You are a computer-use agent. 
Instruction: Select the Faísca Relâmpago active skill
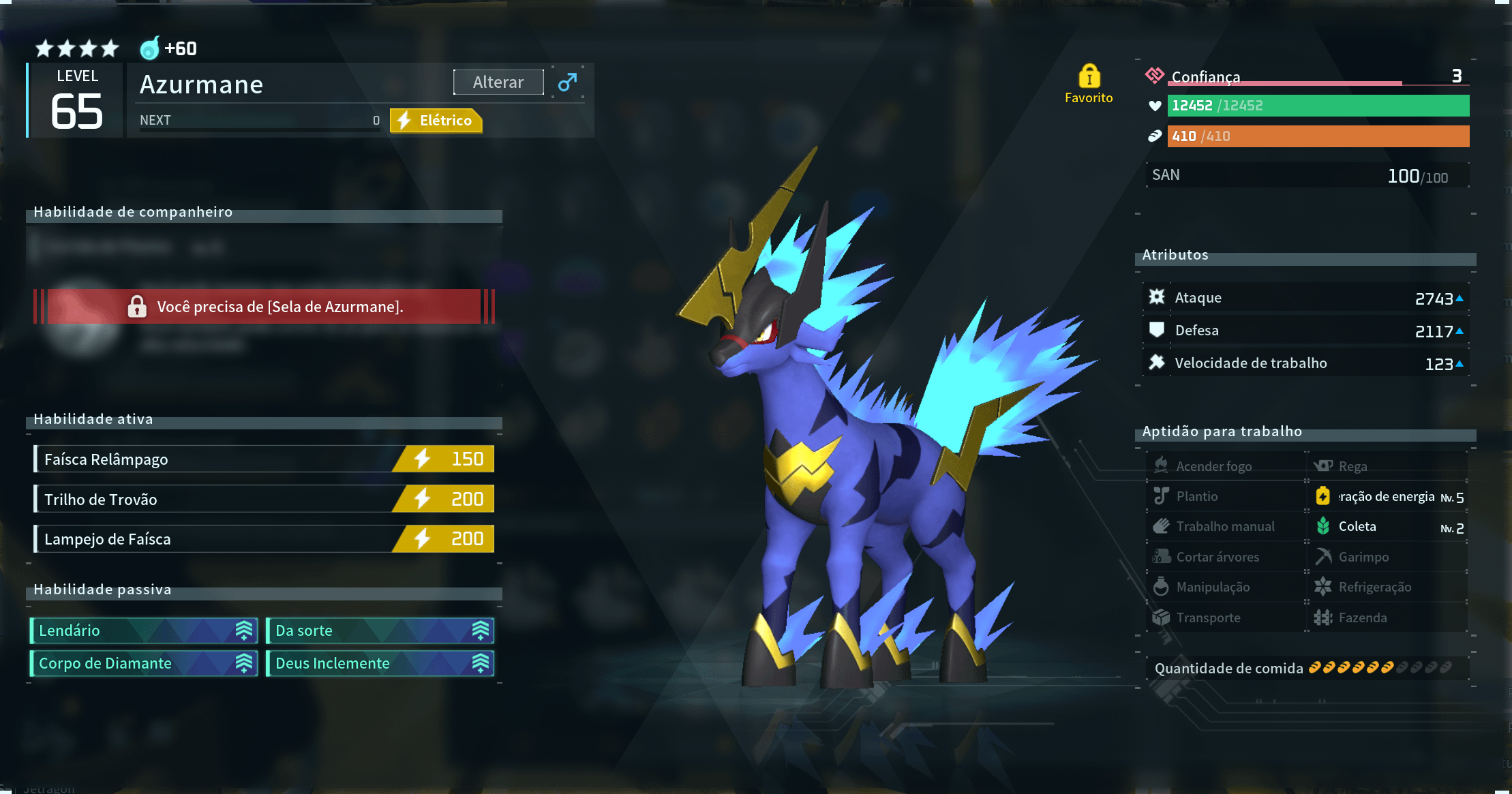[x=264, y=459]
